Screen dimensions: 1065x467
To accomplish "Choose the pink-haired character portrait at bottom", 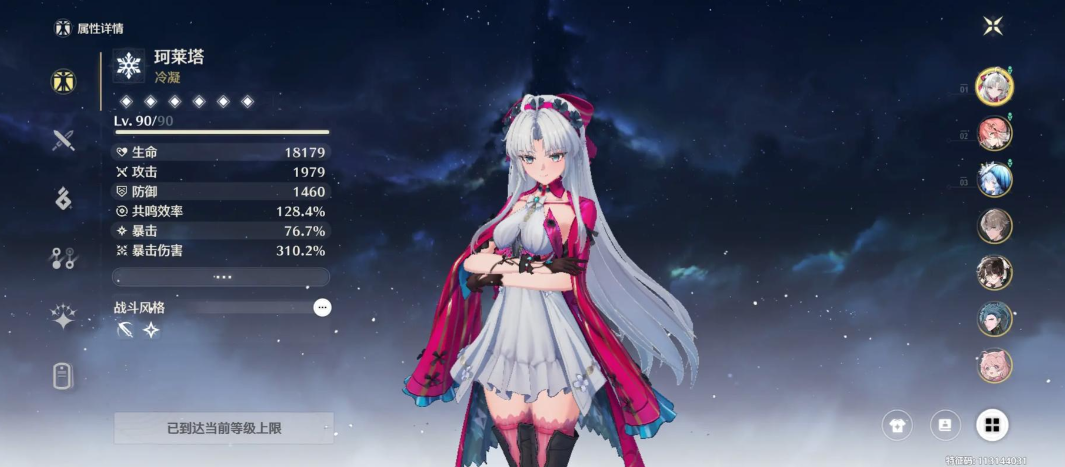I will [x=995, y=365].
